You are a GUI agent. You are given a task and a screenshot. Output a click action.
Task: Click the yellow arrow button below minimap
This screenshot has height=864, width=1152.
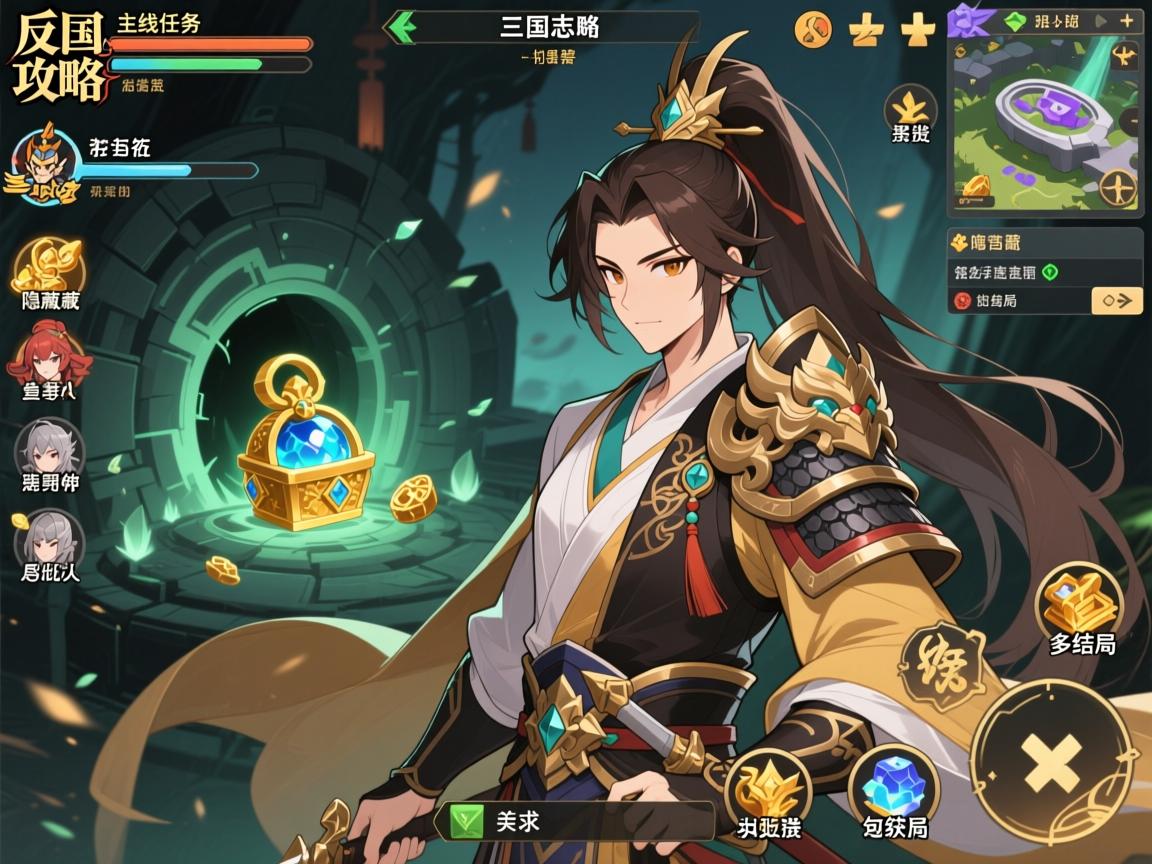(1116, 299)
